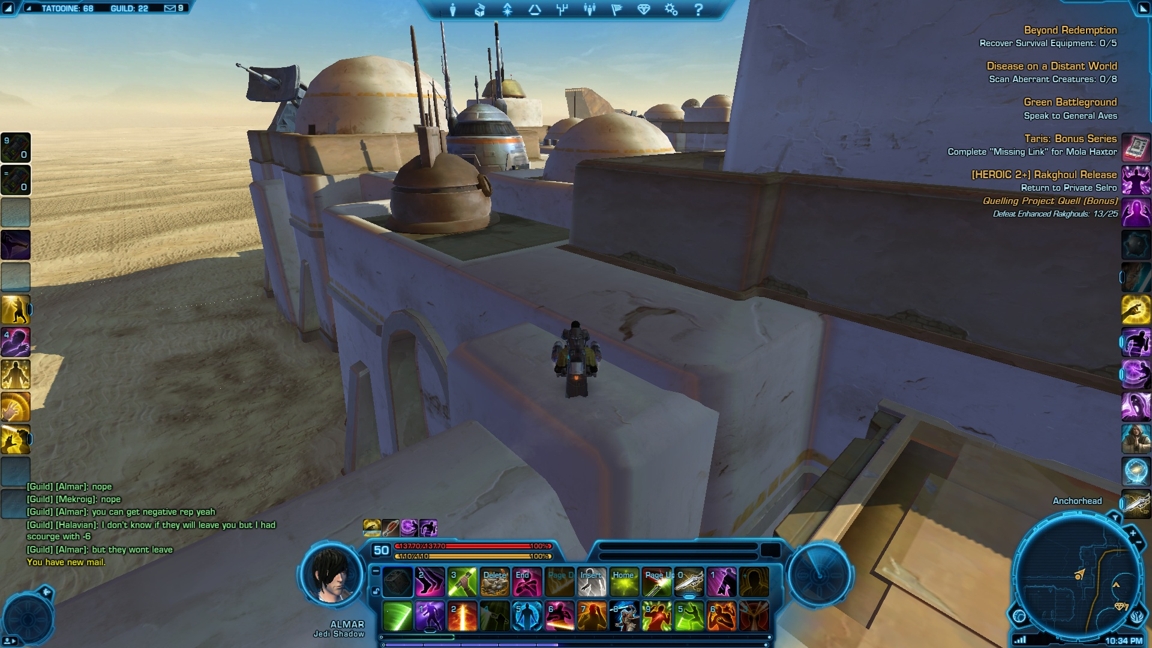Open the inventory box icon in top menu
1152x648 pixels.
[x=479, y=10]
